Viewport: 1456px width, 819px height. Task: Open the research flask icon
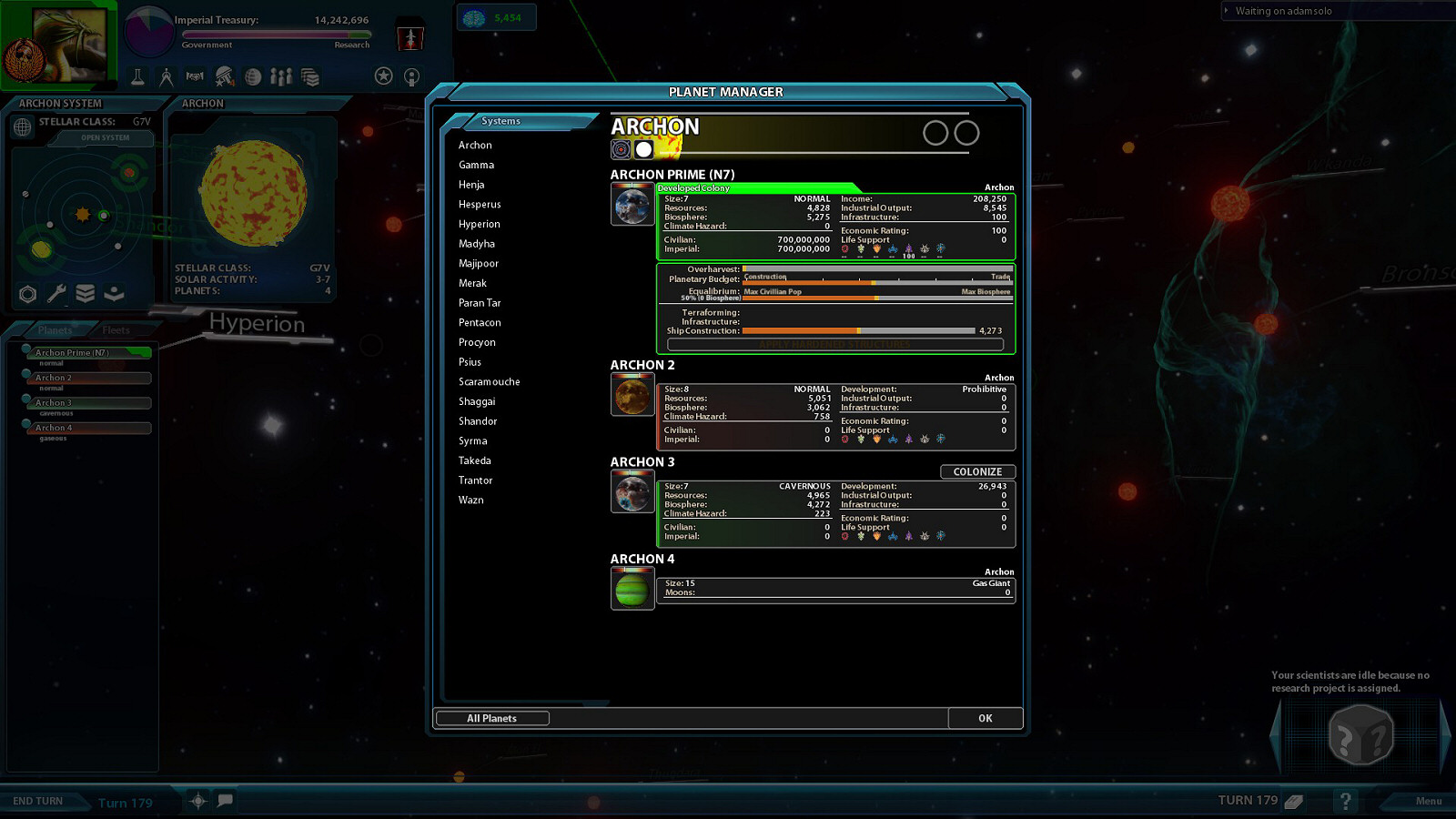pos(137,77)
